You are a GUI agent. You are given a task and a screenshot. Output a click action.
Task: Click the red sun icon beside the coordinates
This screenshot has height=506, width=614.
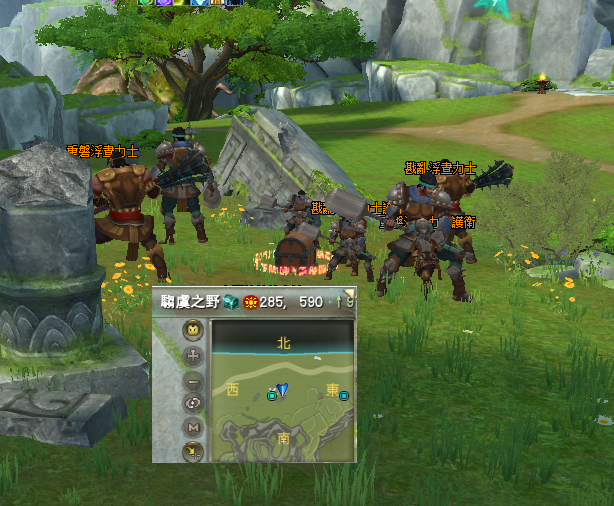click(x=250, y=301)
